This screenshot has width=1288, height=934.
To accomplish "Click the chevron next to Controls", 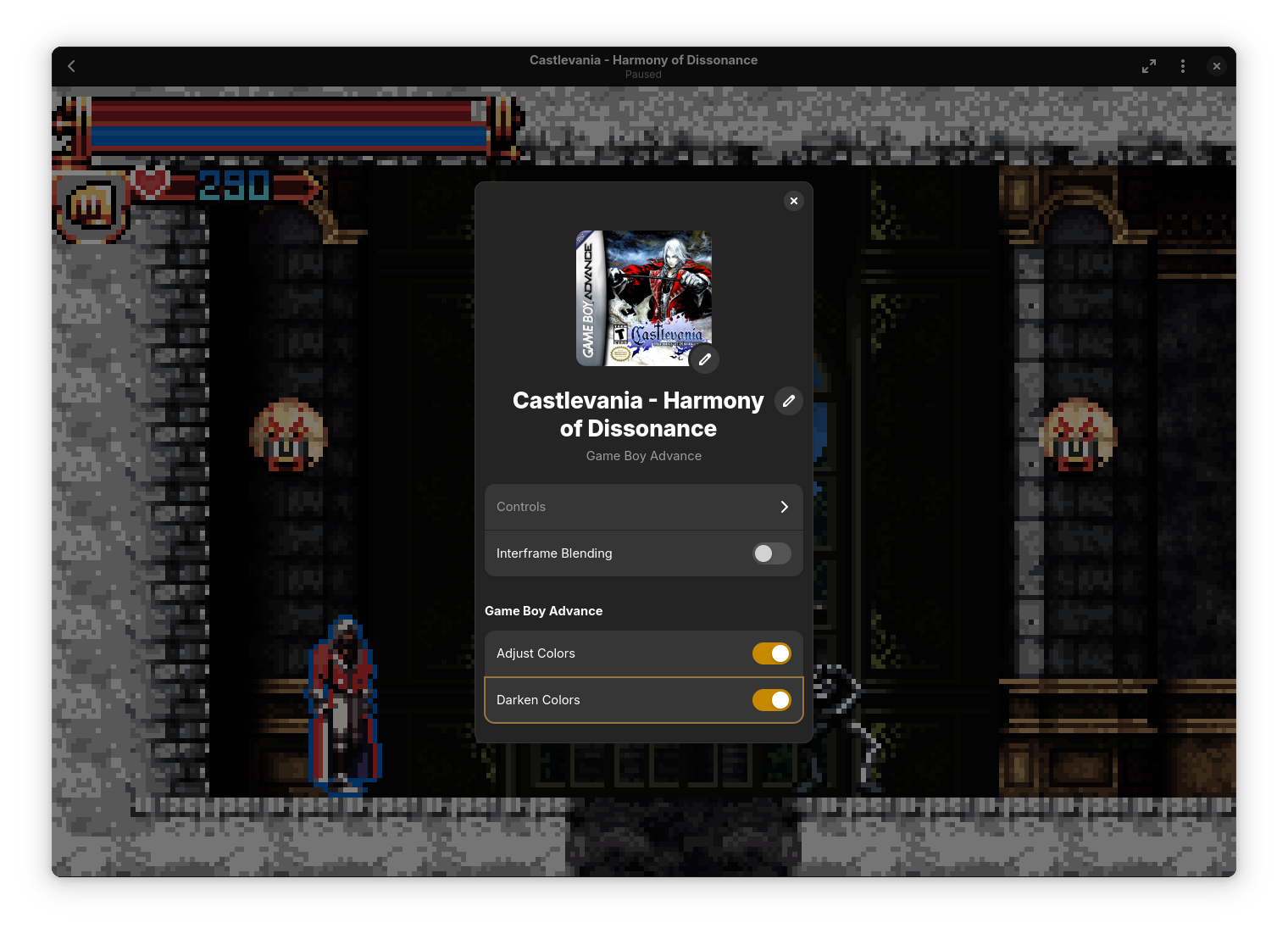I will (784, 507).
